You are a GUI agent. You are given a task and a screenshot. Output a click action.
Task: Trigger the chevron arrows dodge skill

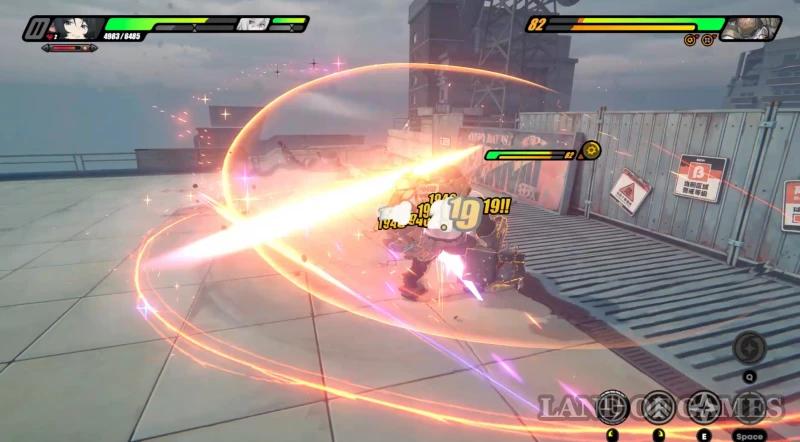click(657, 407)
